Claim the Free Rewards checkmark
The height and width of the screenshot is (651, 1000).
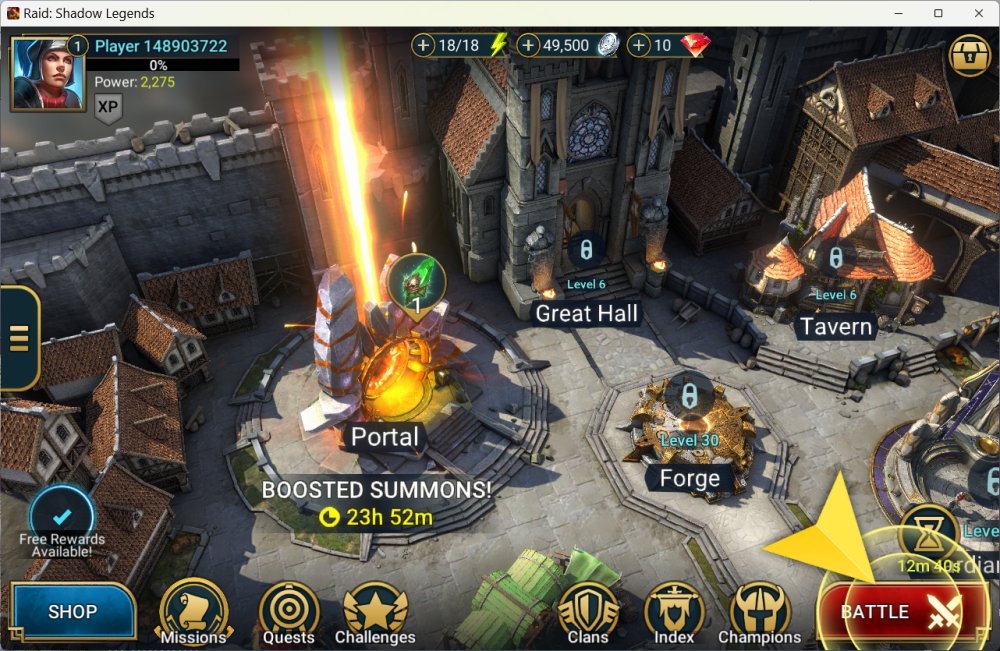click(61, 516)
